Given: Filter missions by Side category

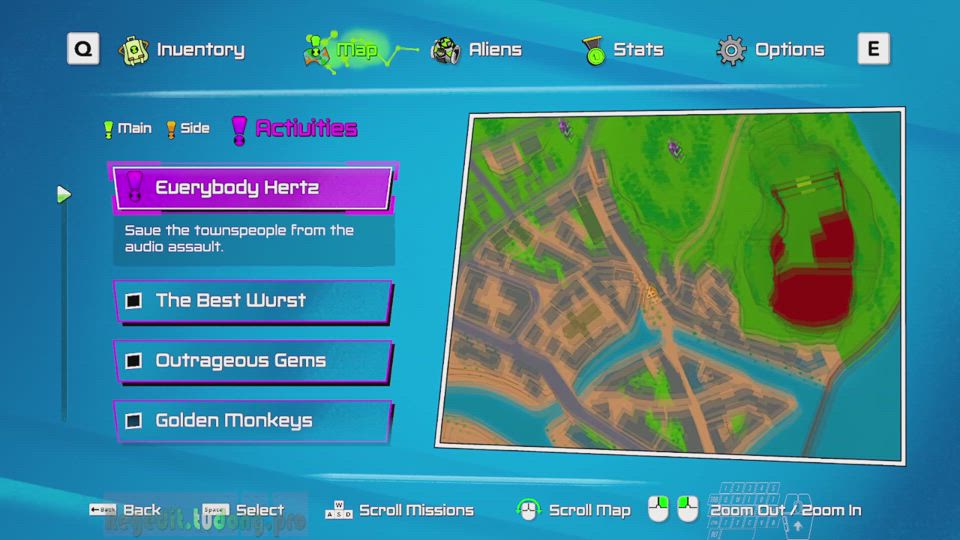Looking at the screenshot, I should click(x=187, y=128).
